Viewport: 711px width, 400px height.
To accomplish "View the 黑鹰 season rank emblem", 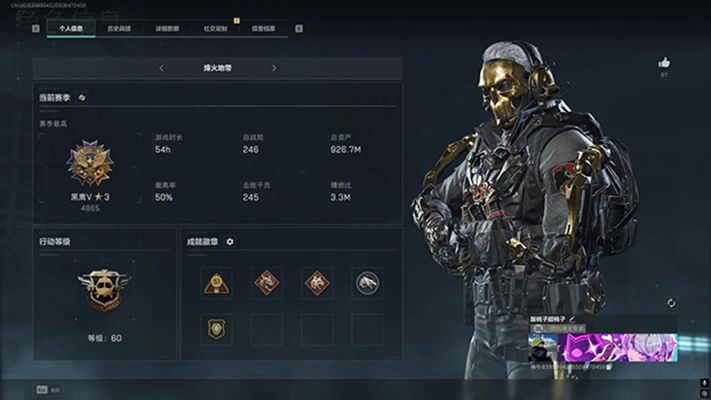I will tap(89, 161).
